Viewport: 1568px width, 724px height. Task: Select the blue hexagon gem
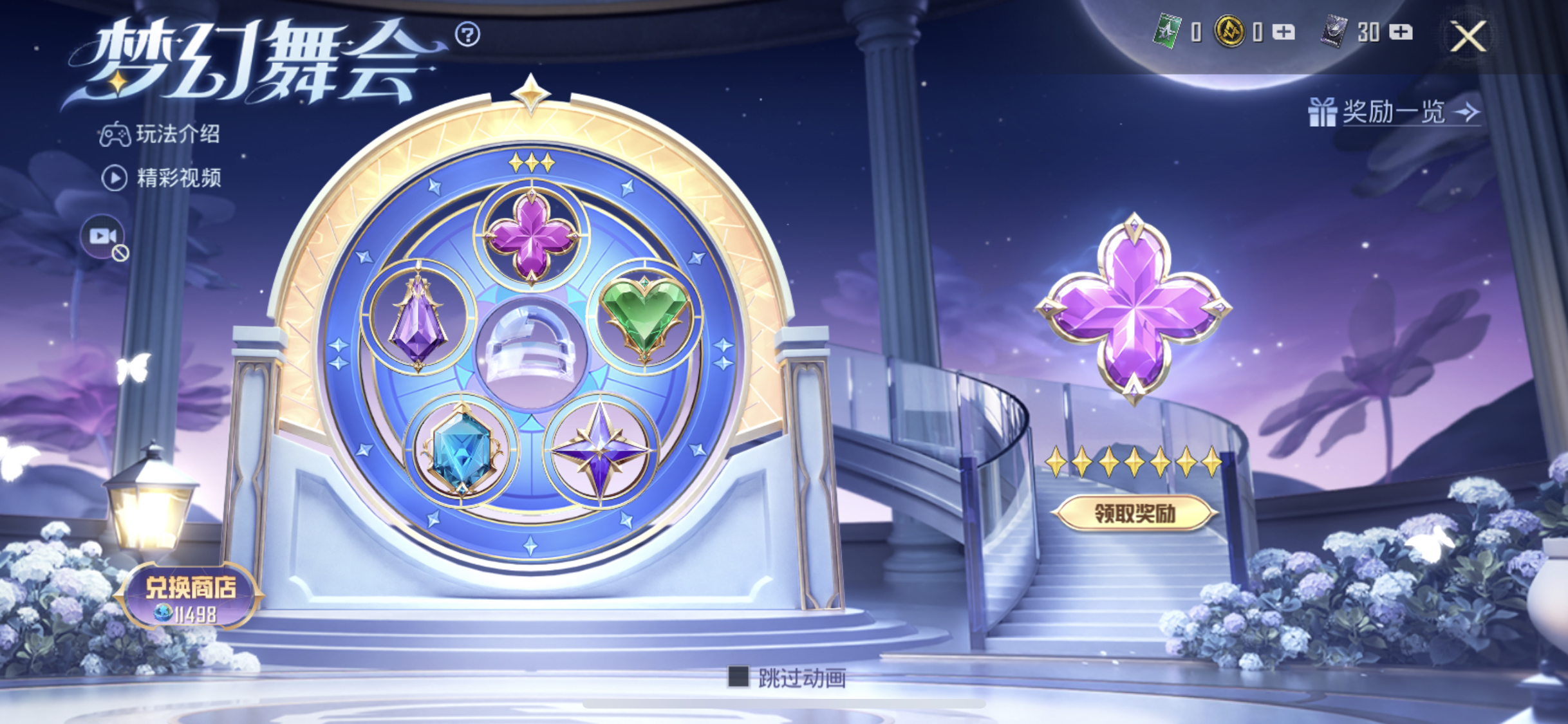pyautogui.click(x=461, y=450)
